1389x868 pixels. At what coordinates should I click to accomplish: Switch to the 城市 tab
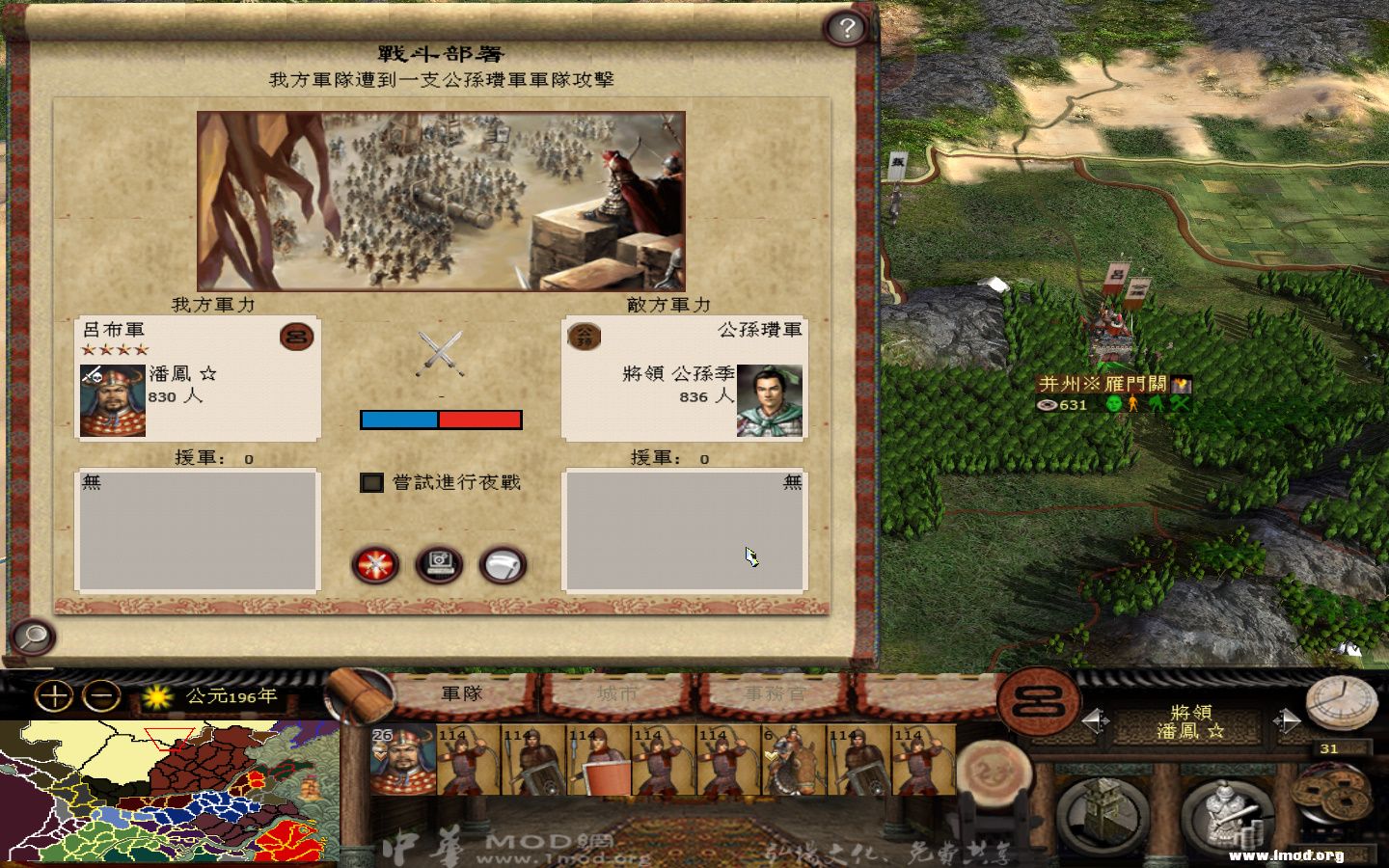pyautogui.click(x=617, y=692)
